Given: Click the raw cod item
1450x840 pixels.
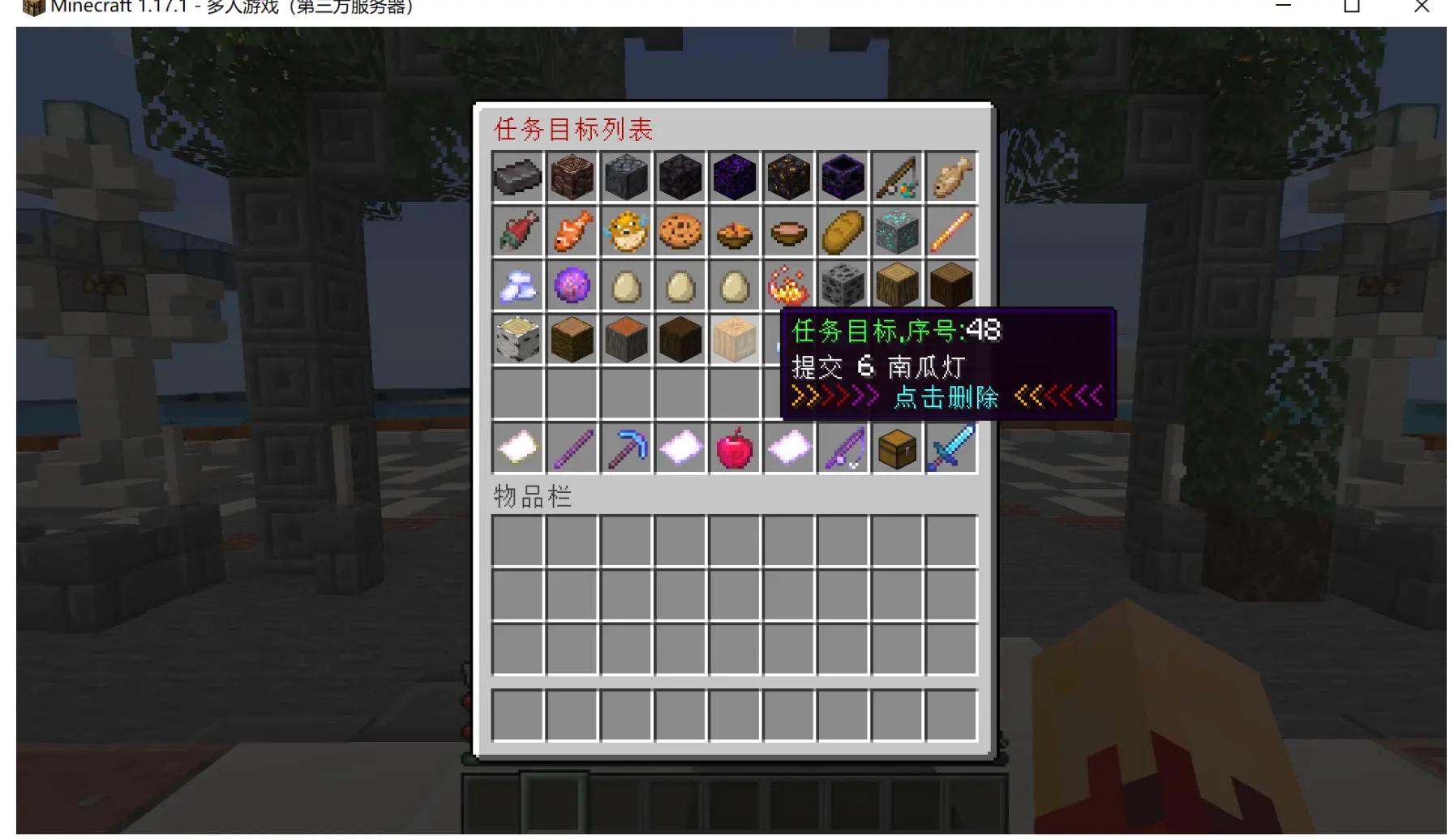Looking at the screenshot, I should [x=951, y=177].
